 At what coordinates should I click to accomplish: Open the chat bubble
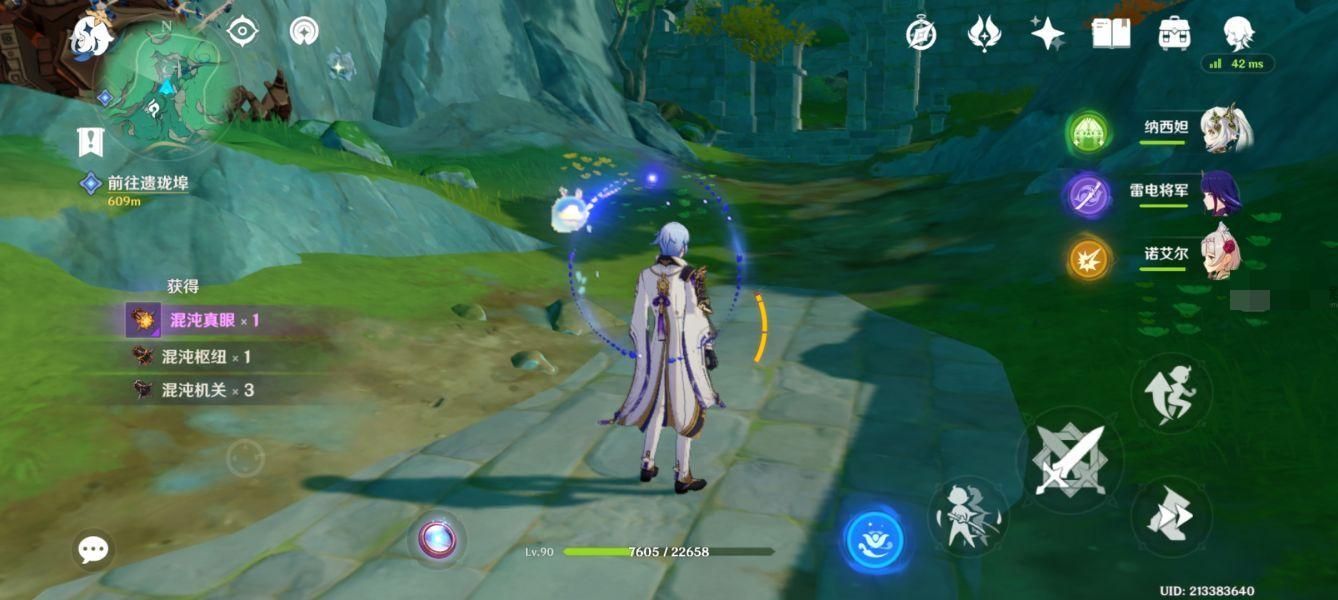(94, 549)
